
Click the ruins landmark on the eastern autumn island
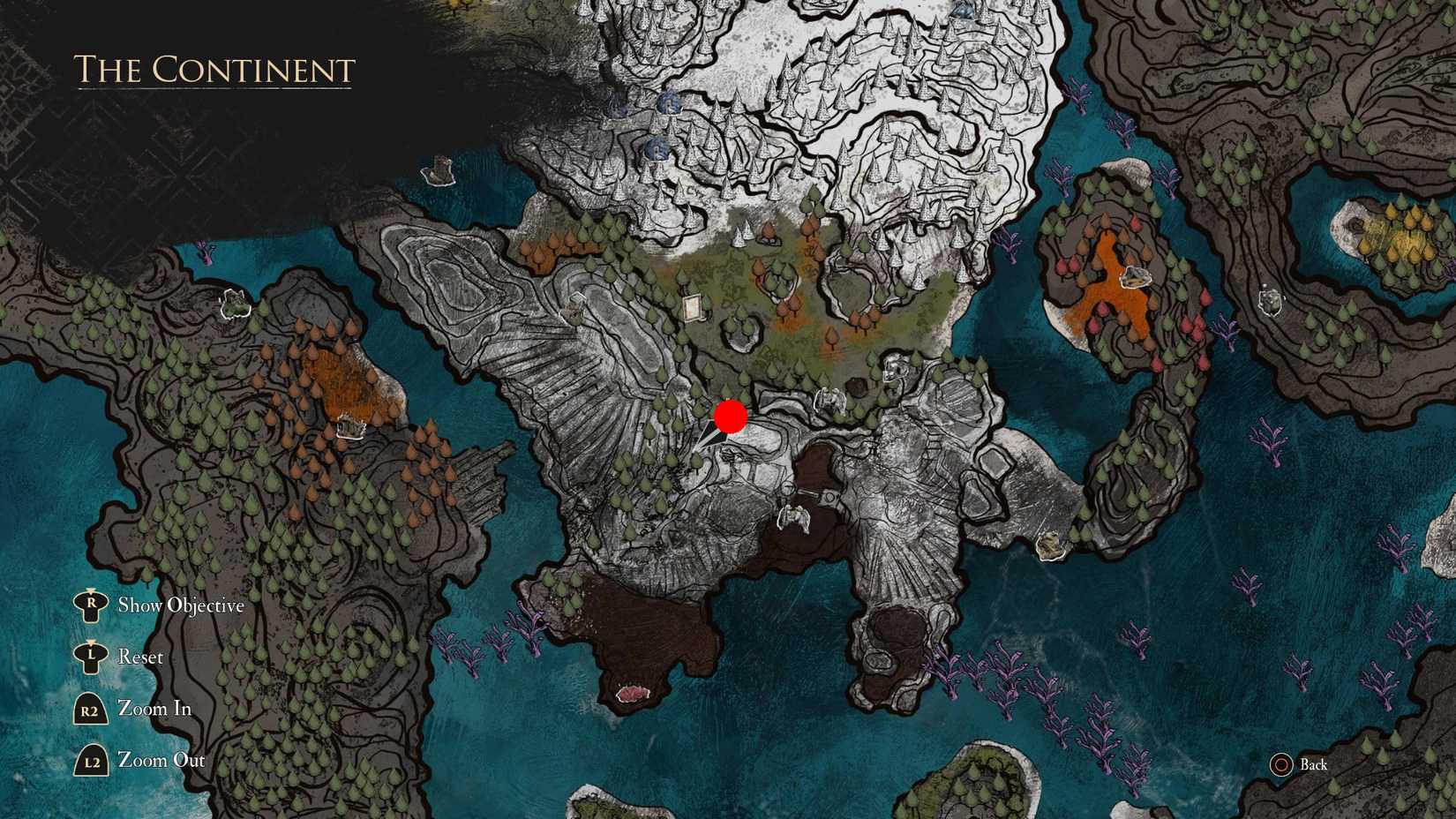(x=1137, y=276)
